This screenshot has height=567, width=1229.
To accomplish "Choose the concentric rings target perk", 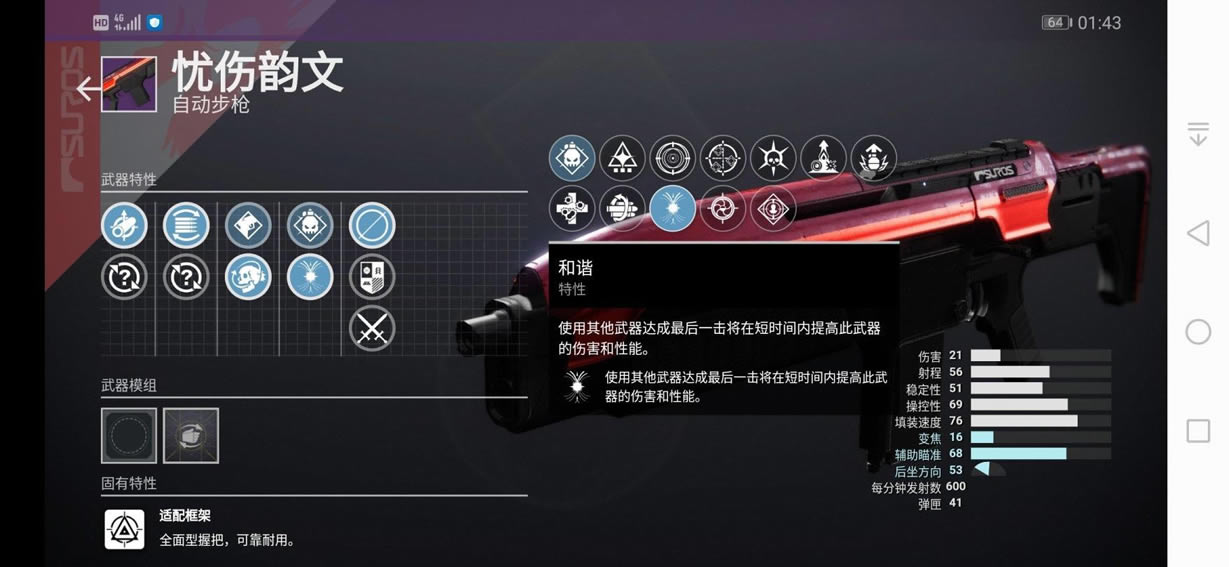I will click(673, 158).
